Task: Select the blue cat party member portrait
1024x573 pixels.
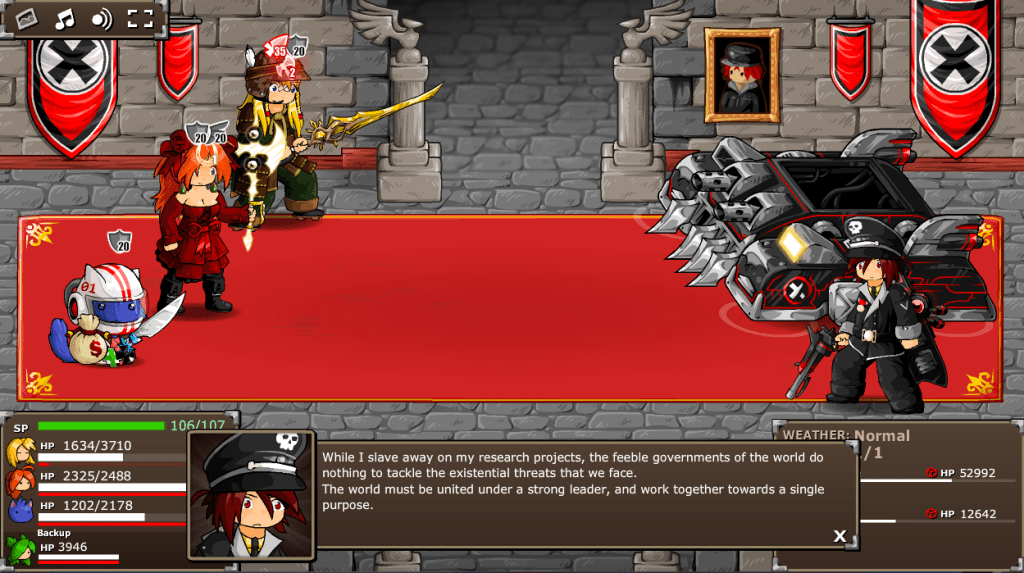Action: click(x=19, y=511)
